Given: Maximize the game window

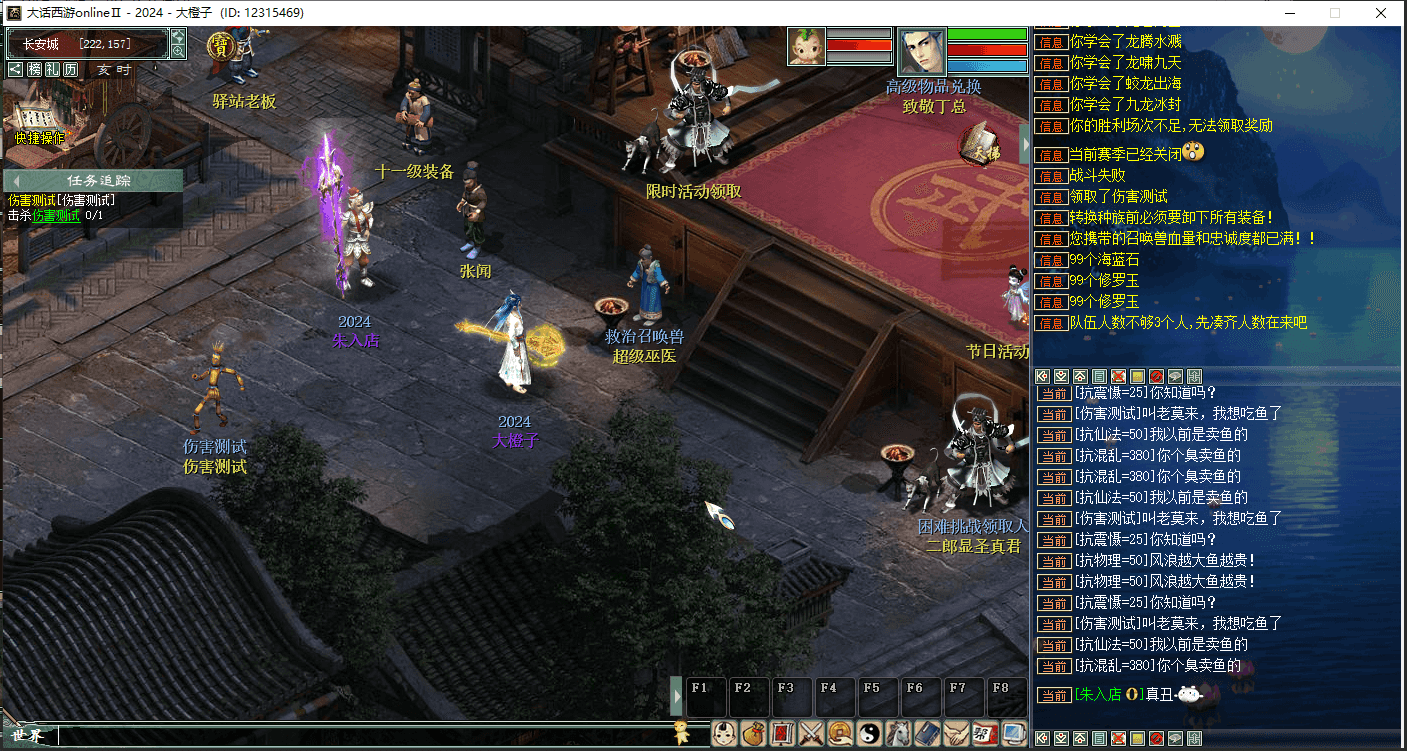Looking at the screenshot, I should click(1335, 13).
